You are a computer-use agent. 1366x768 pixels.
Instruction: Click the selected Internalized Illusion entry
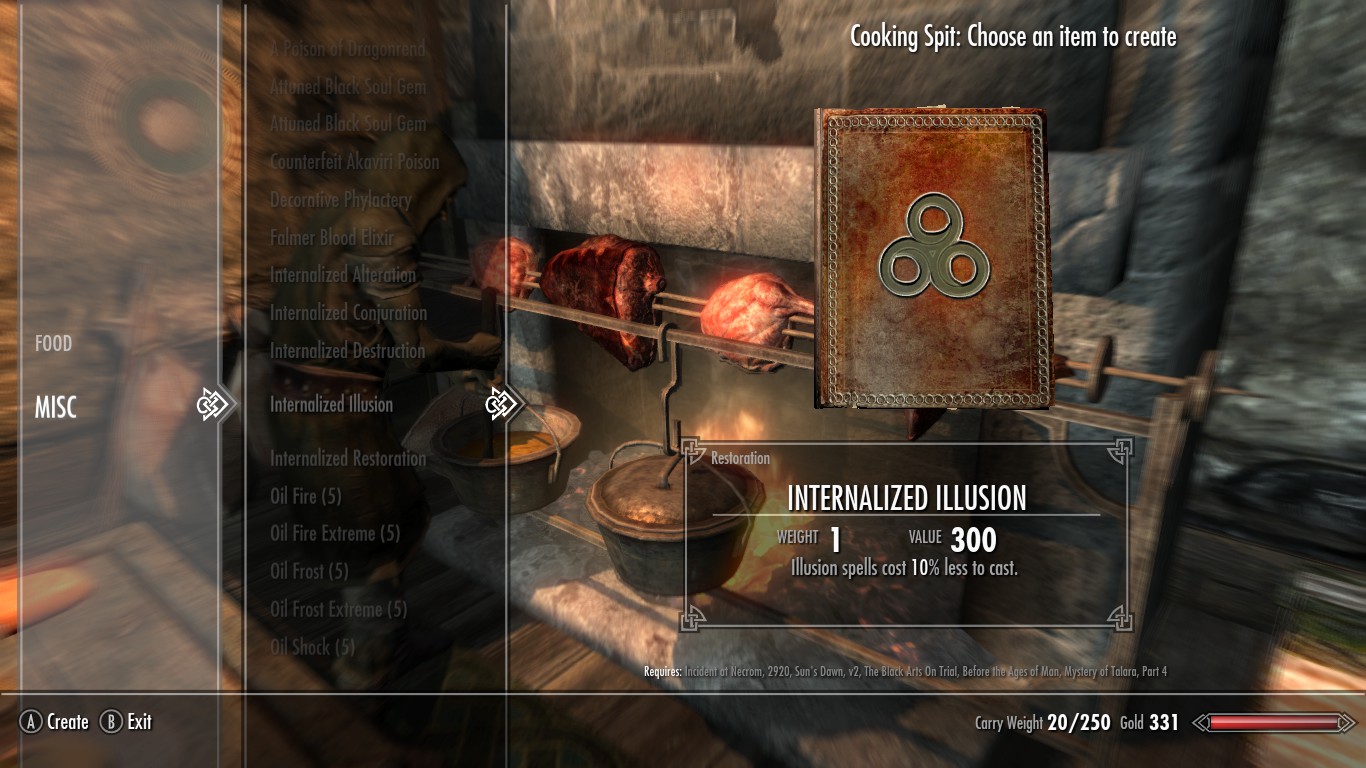tap(331, 405)
